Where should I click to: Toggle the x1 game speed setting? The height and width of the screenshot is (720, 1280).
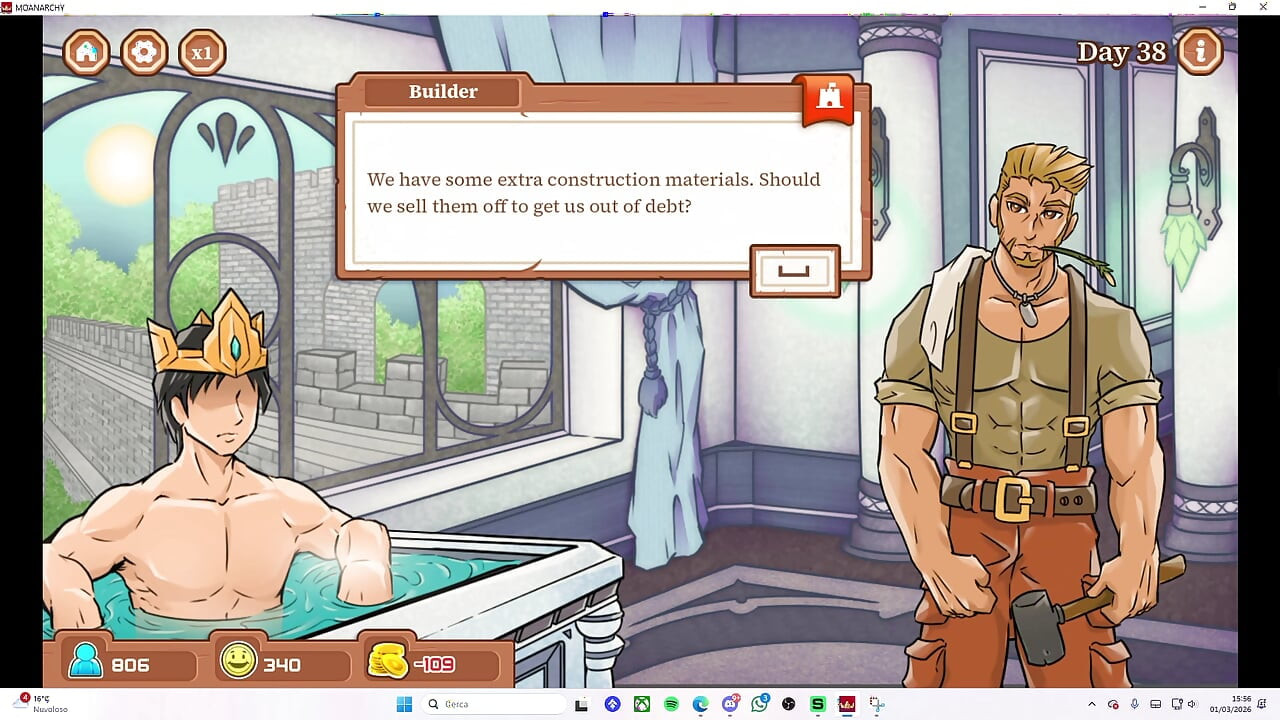203,51
